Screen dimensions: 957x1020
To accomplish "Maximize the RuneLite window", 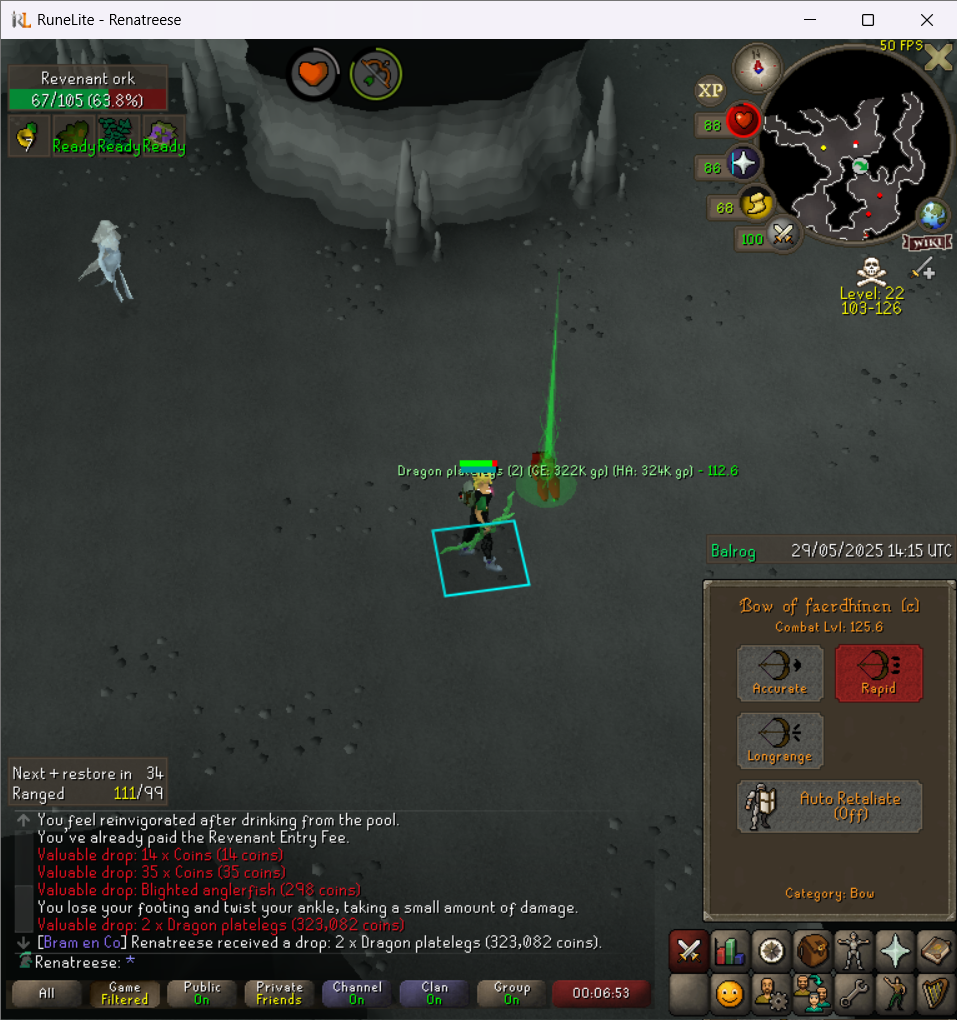I will click(868, 20).
